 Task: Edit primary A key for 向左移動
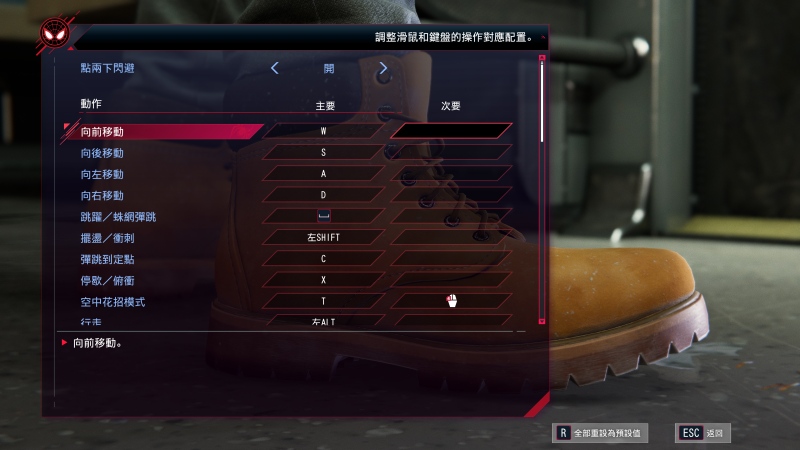(x=324, y=173)
